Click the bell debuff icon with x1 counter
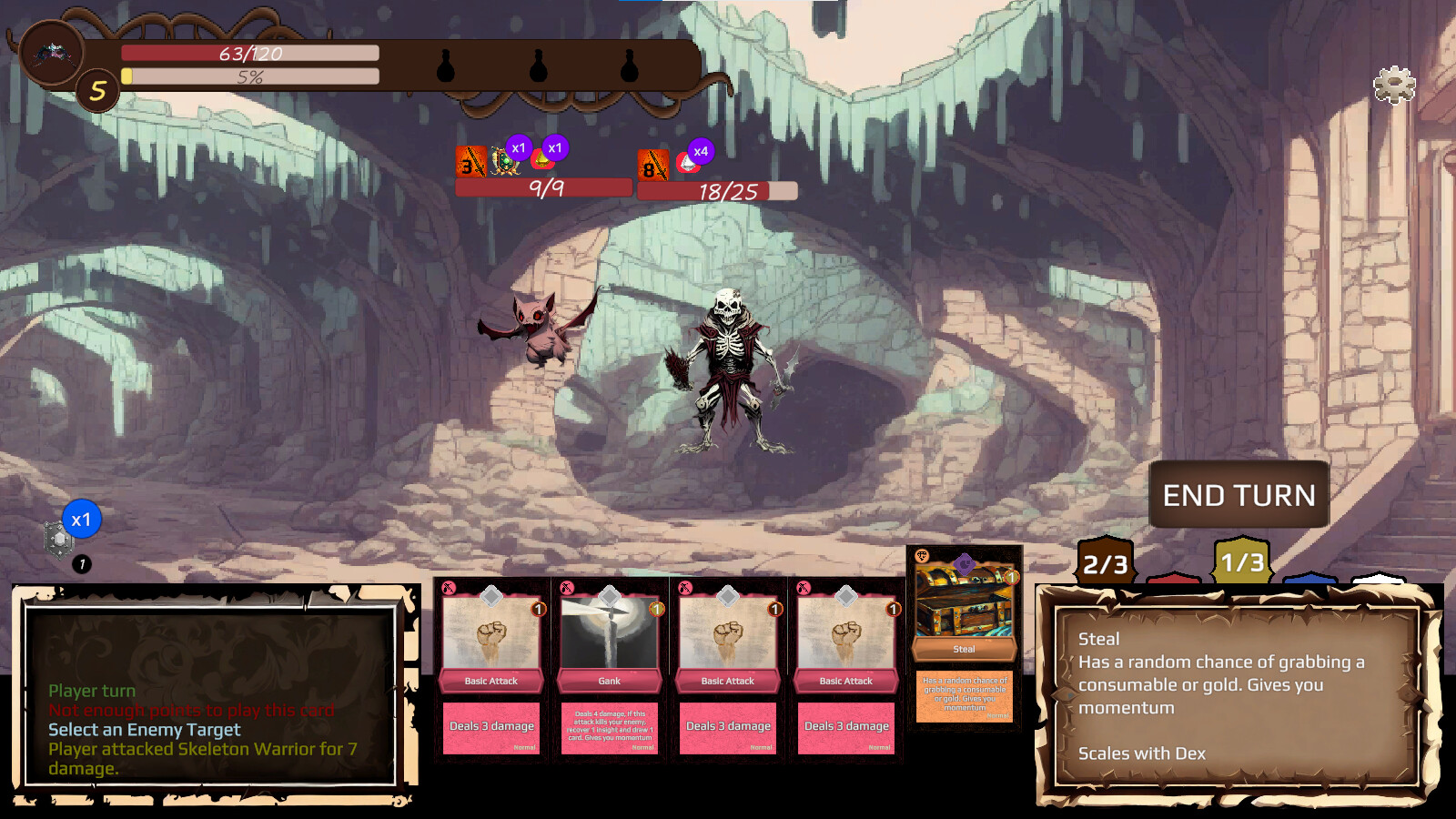Image resolution: width=1456 pixels, height=819 pixels. [x=541, y=162]
